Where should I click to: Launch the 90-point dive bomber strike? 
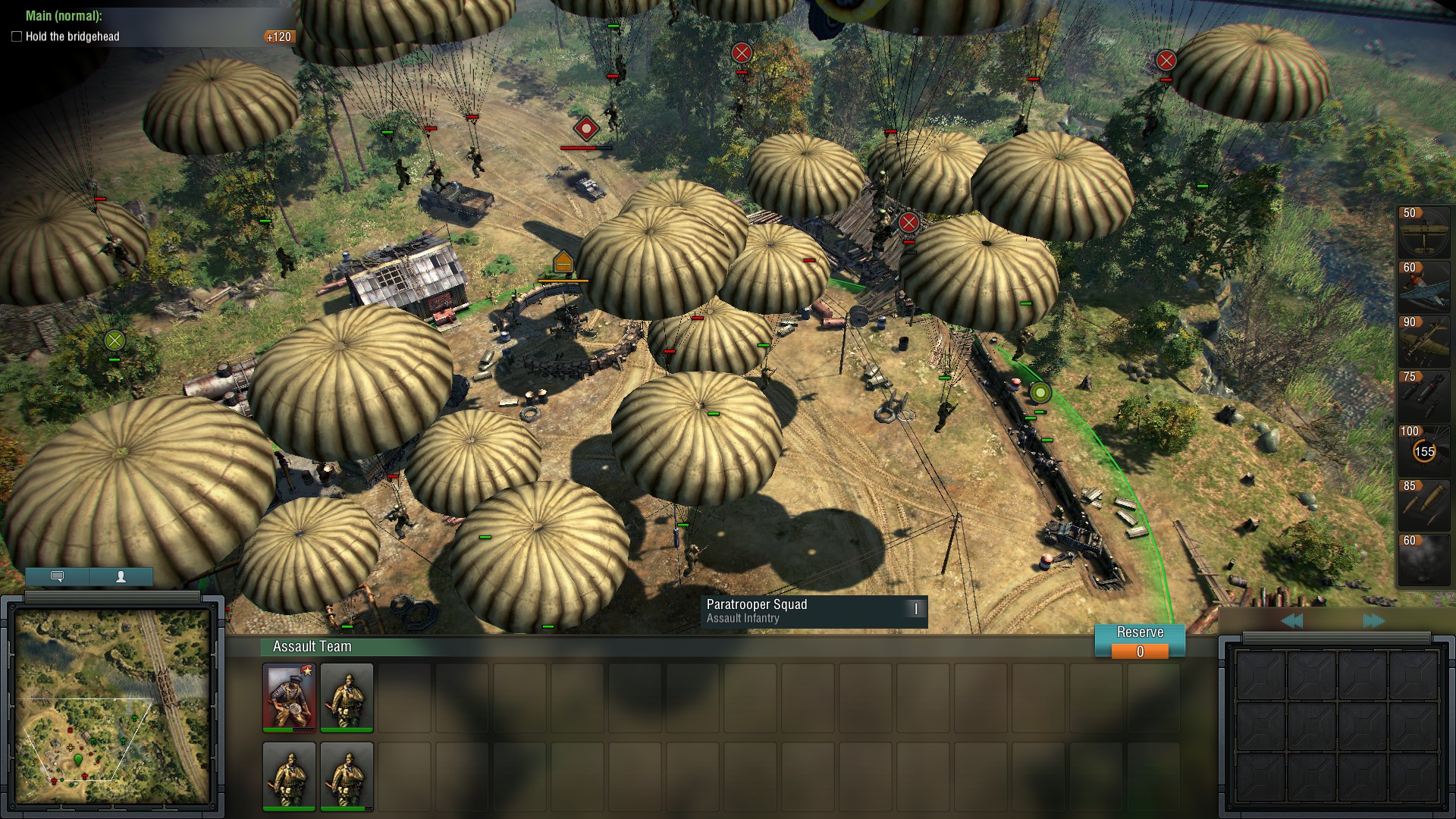click(x=1423, y=341)
